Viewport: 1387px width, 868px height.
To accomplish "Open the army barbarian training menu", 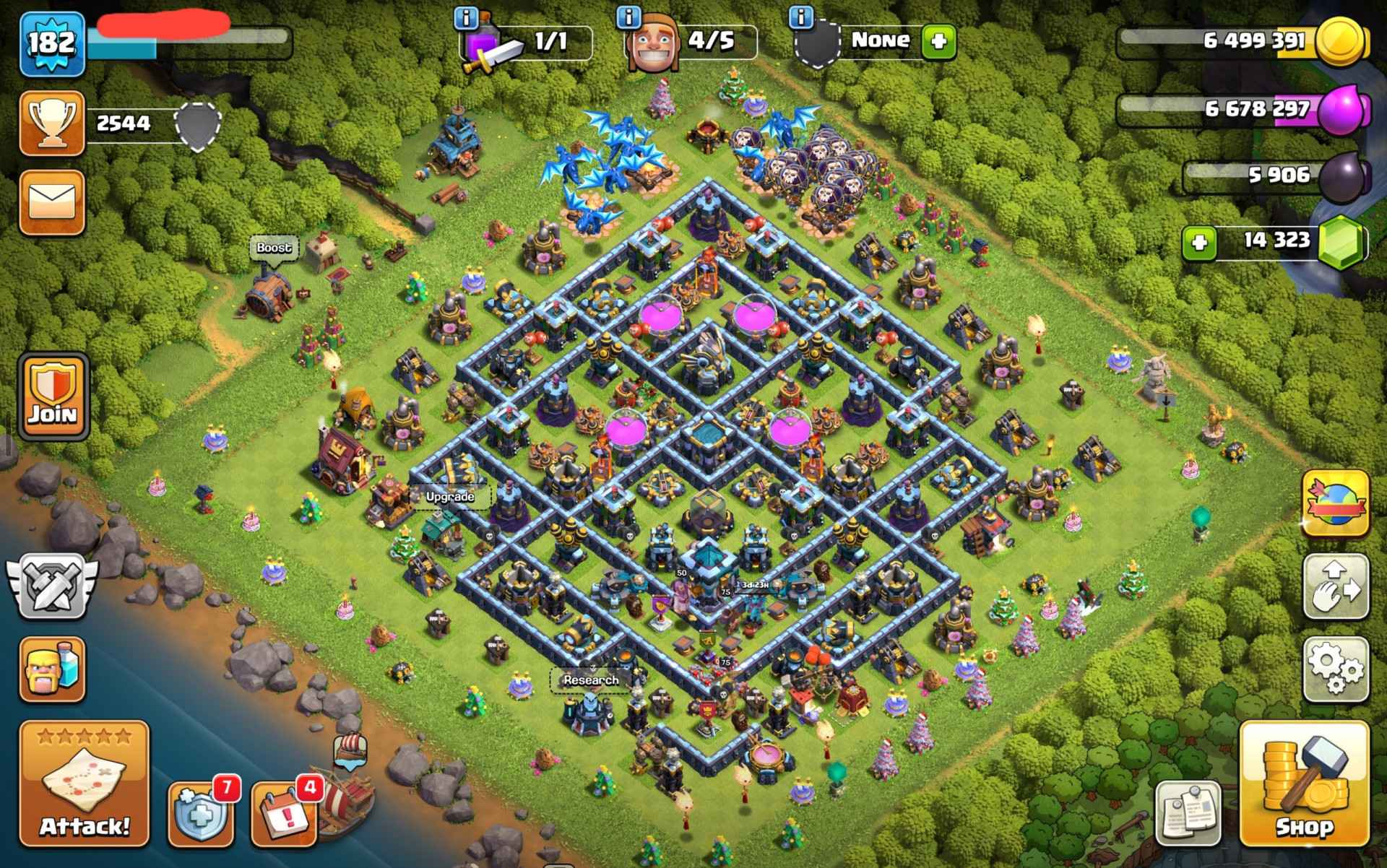I will [52, 669].
